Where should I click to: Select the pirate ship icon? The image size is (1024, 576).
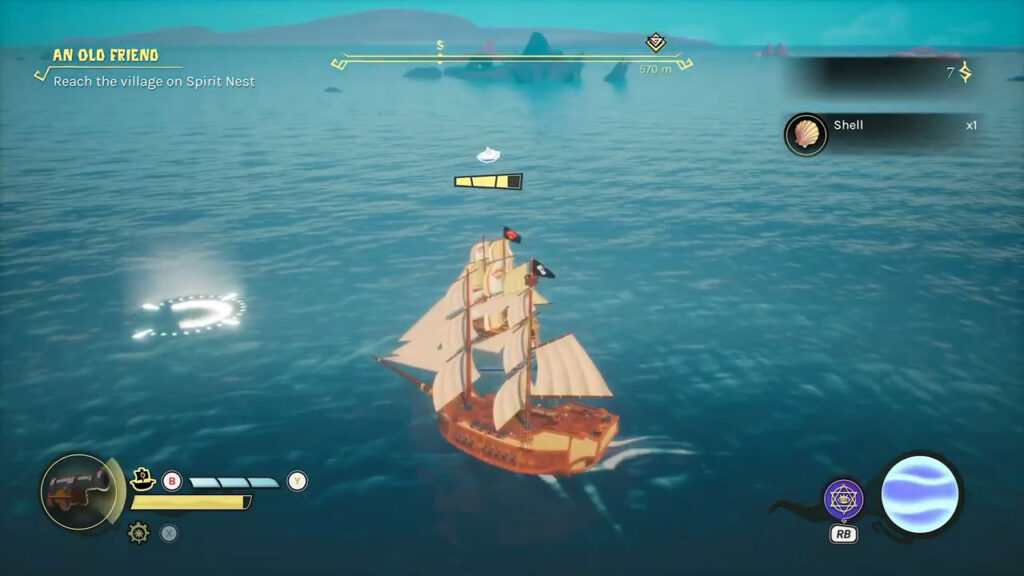[142, 479]
